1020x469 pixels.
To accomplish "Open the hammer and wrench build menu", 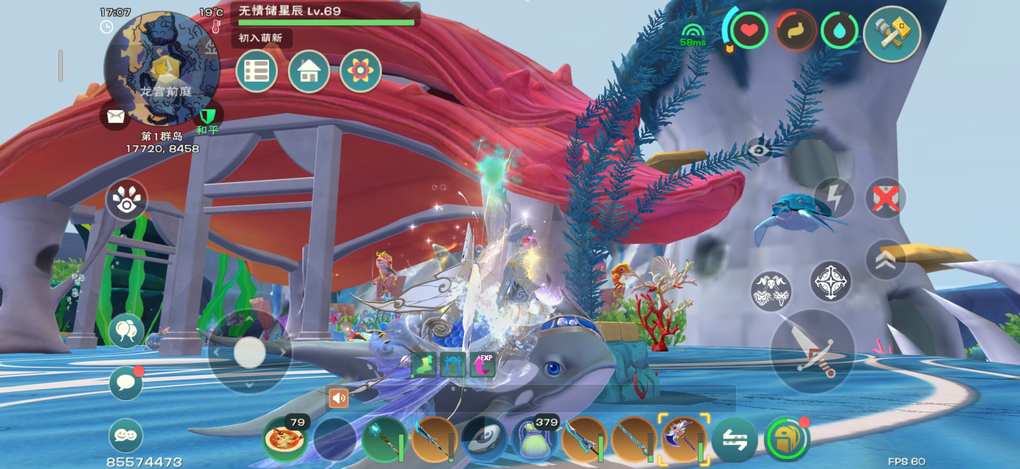I will 891,33.
